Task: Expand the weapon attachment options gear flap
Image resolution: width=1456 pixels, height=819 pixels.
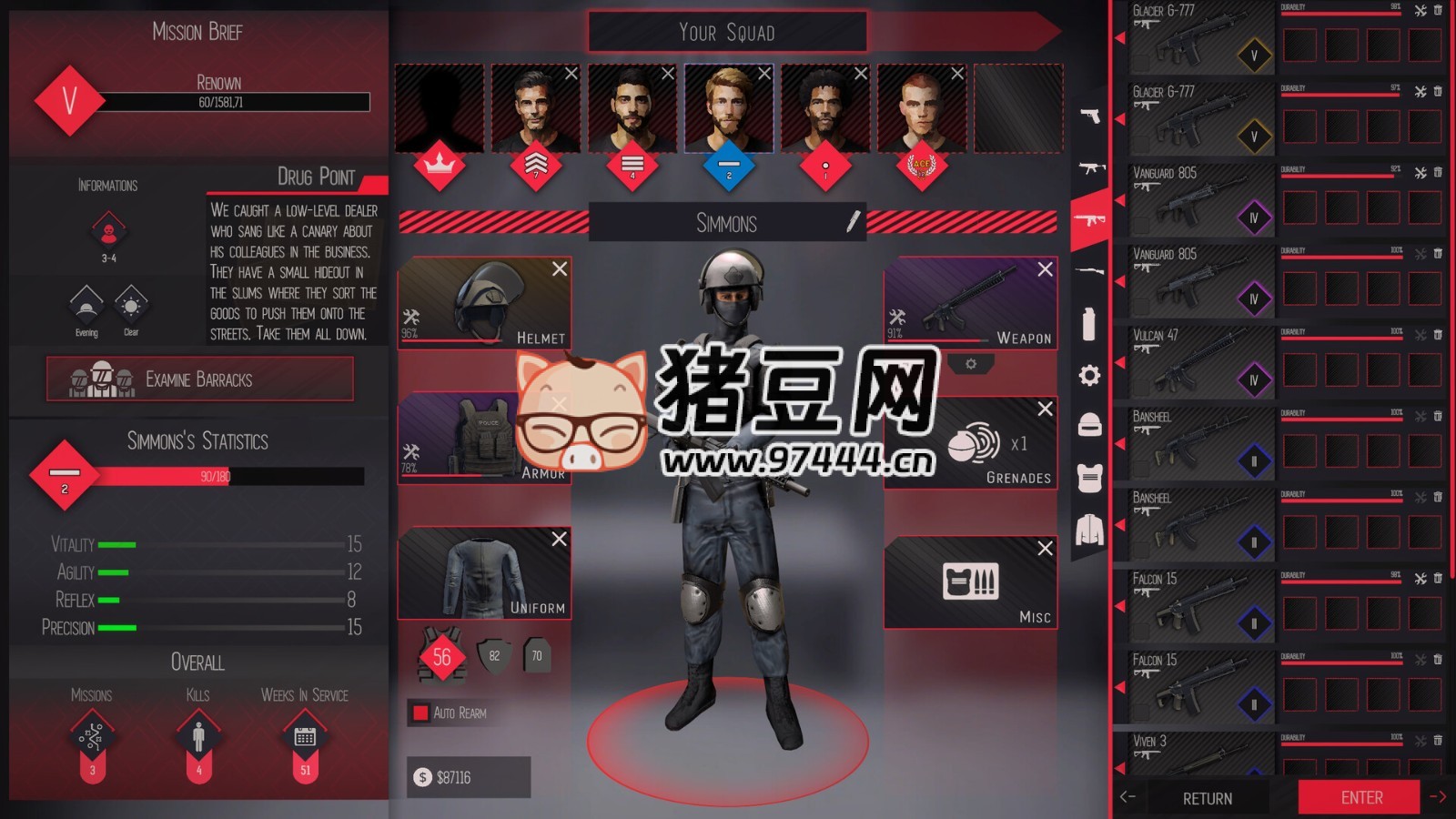Action: [973, 364]
